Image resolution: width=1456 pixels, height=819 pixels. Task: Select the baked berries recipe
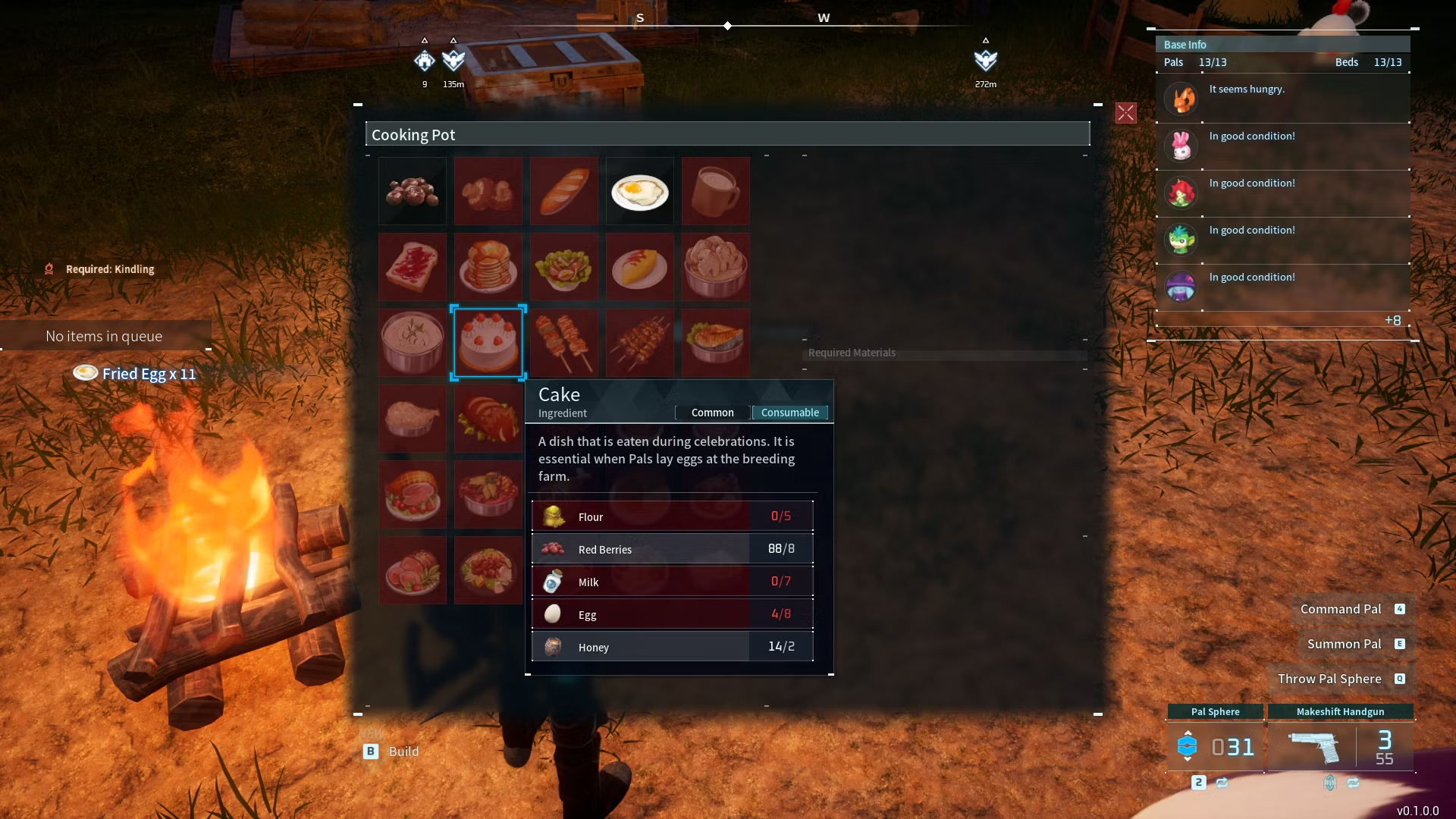413,191
